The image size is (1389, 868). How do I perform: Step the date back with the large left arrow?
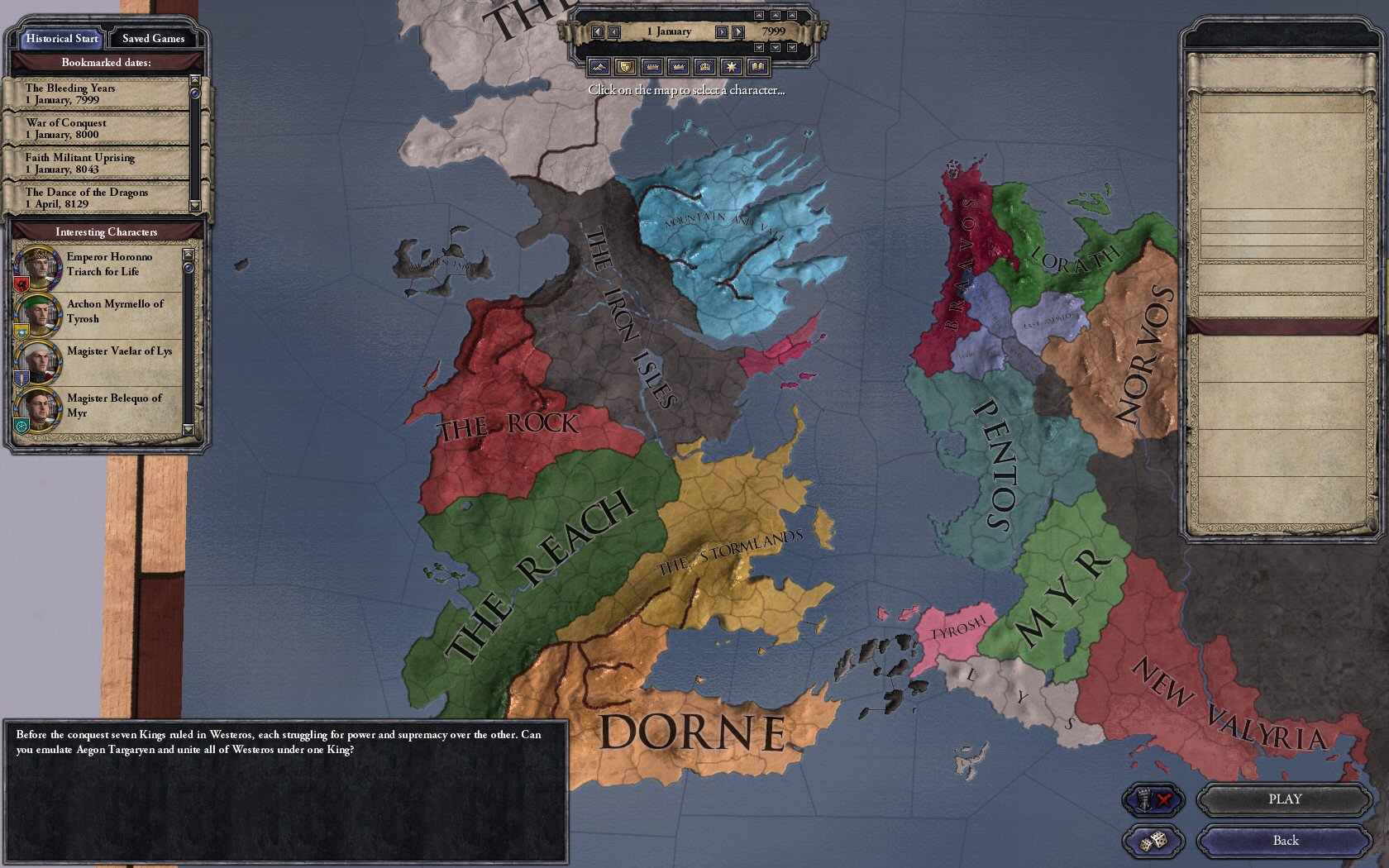click(x=598, y=31)
